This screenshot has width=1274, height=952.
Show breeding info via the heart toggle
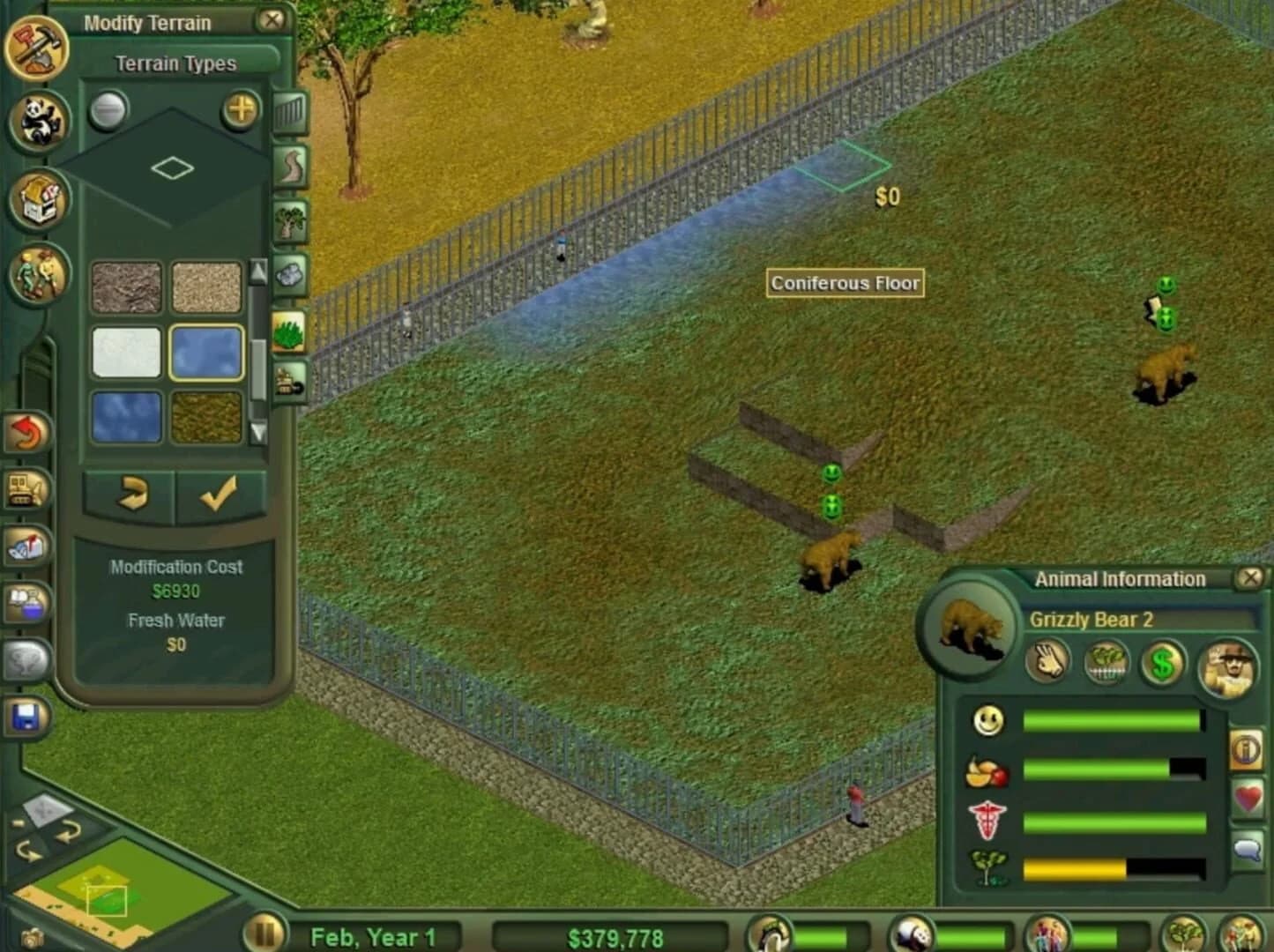coord(1249,795)
